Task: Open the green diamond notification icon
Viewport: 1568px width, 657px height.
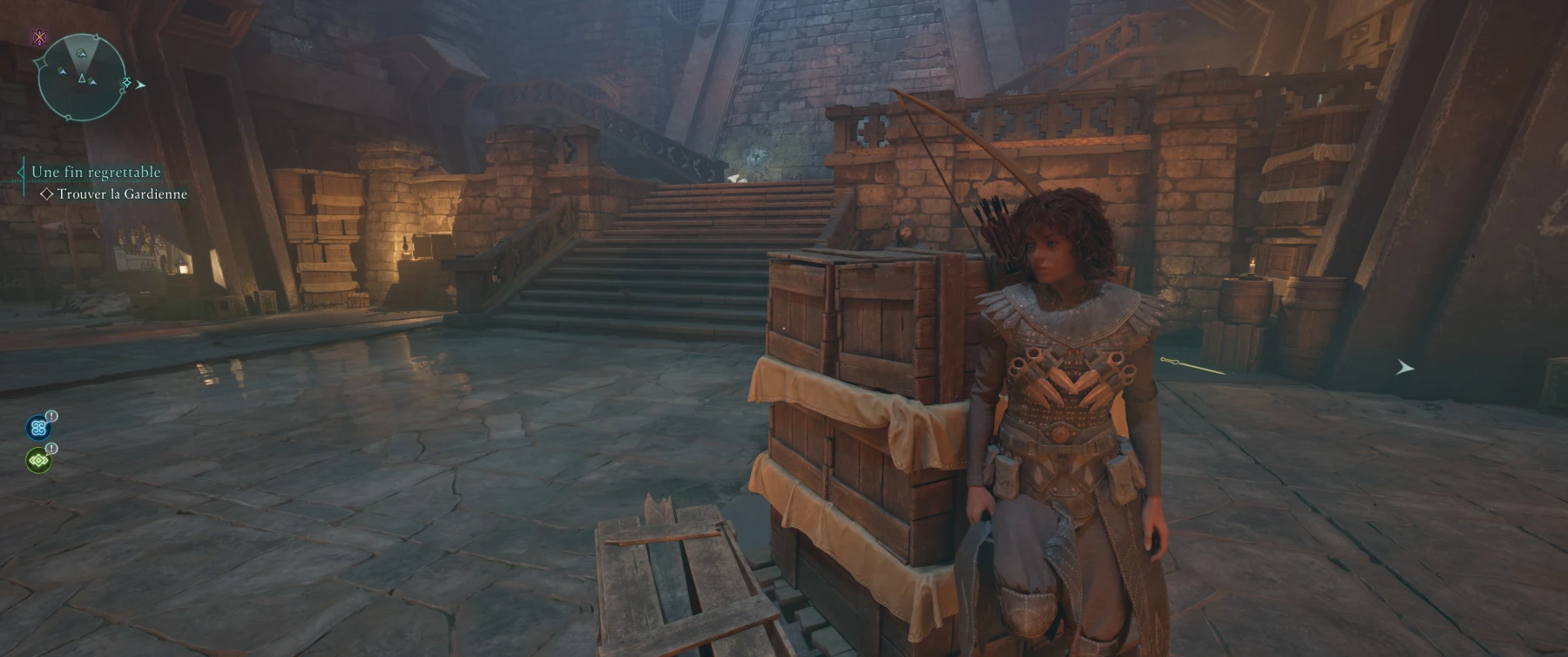Action: coord(38,460)
